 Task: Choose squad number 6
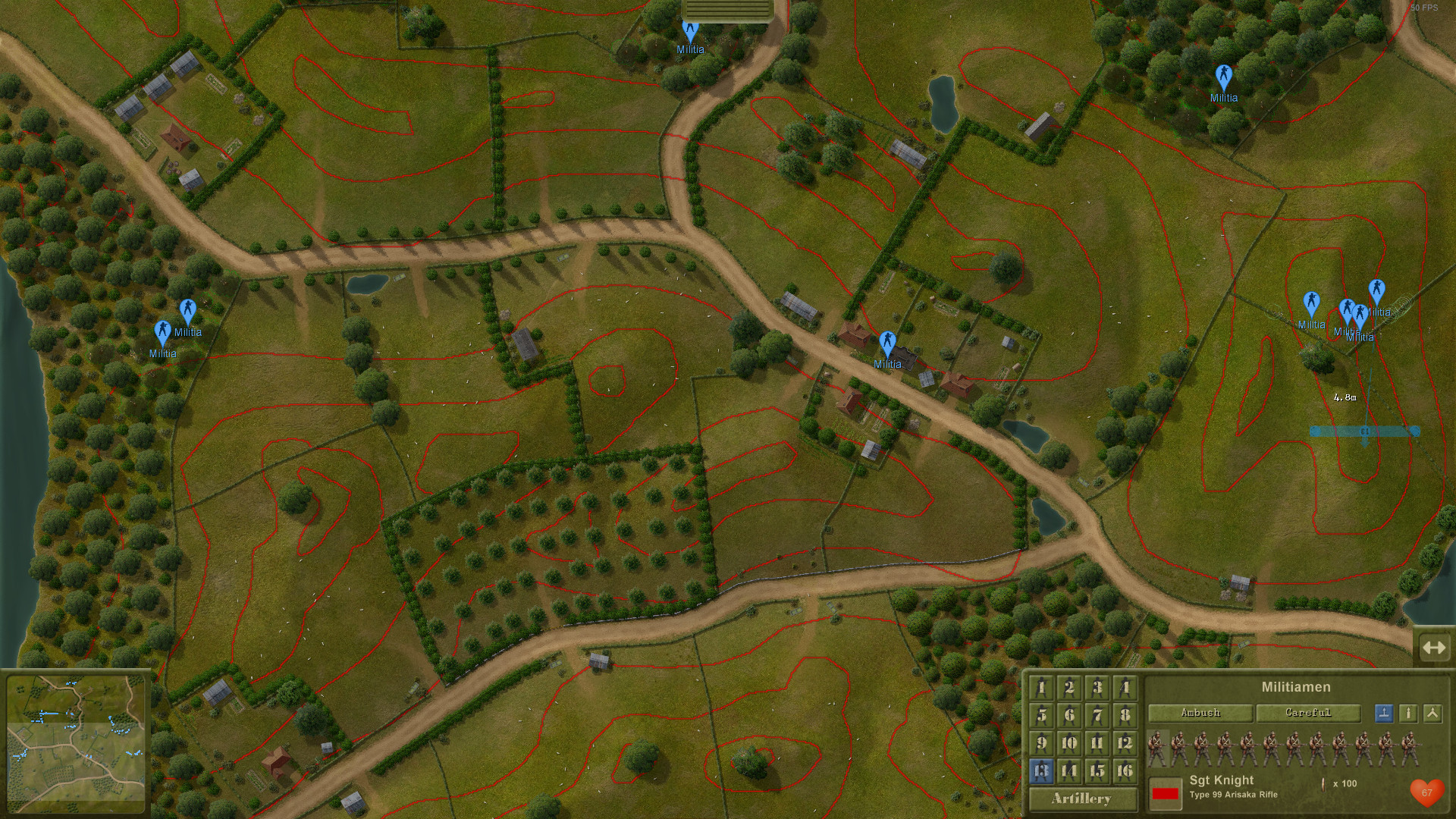[1069, 715]
